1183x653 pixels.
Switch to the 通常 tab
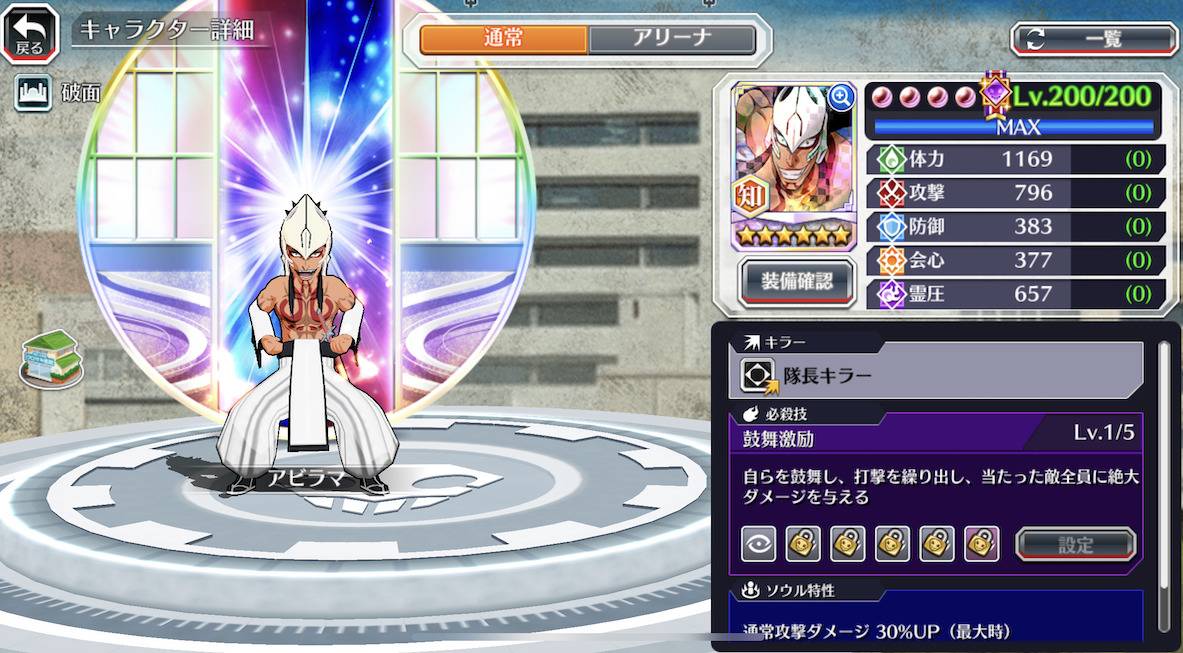503,39
